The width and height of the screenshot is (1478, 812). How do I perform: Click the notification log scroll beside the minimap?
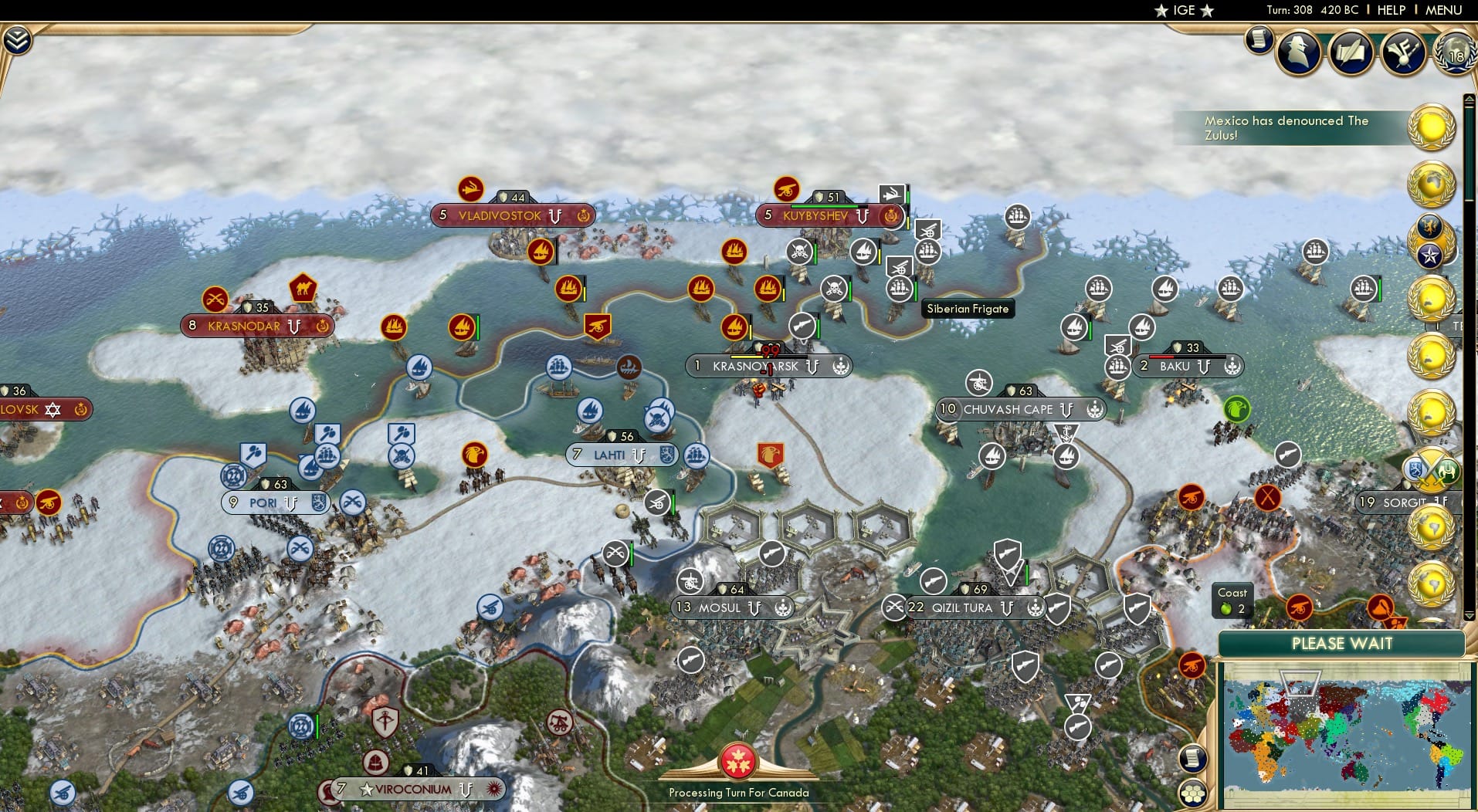coord(1192,757)
